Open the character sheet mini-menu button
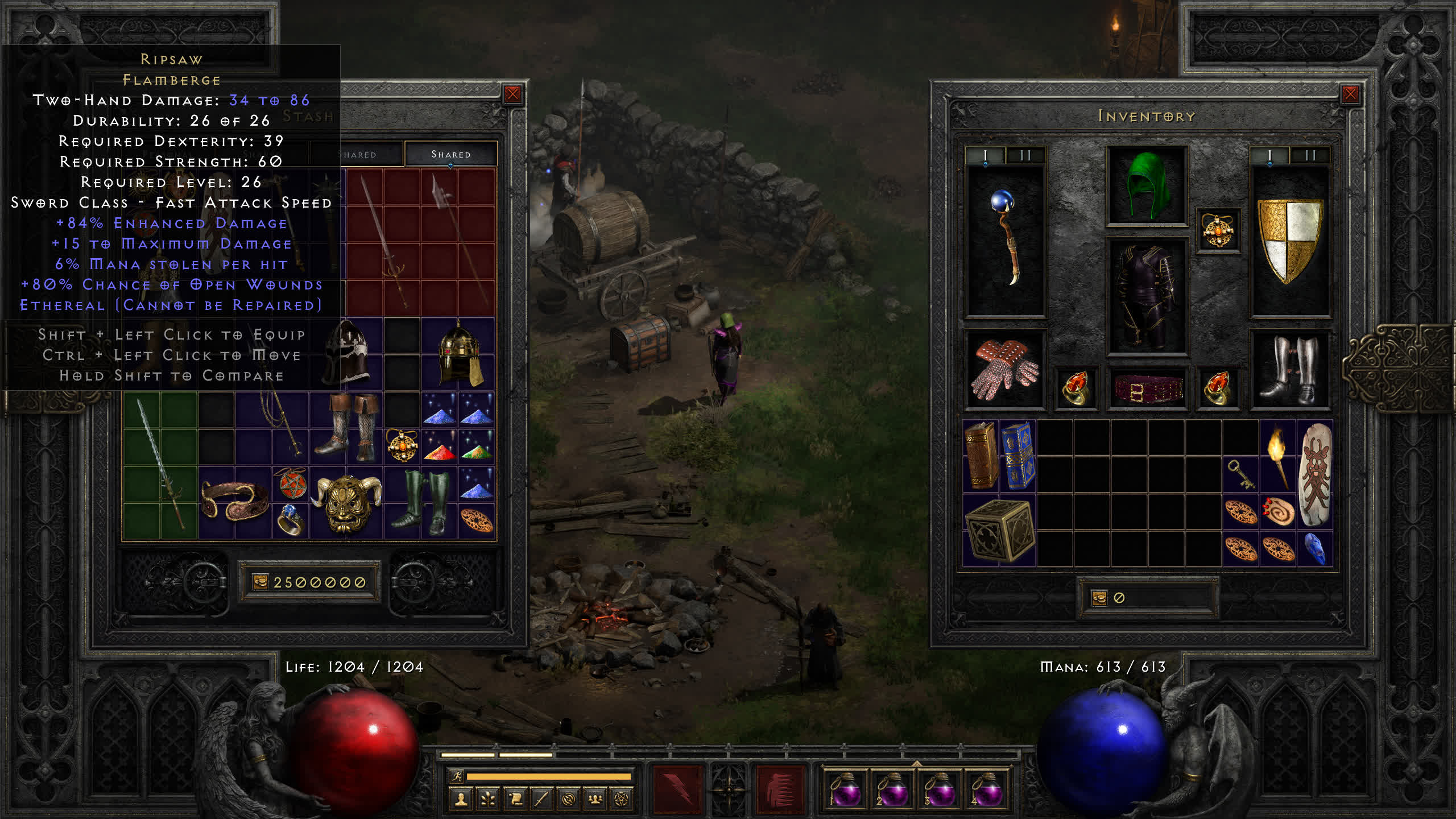1456x819 pixels. pyautogui.click(x=461, y=800)
